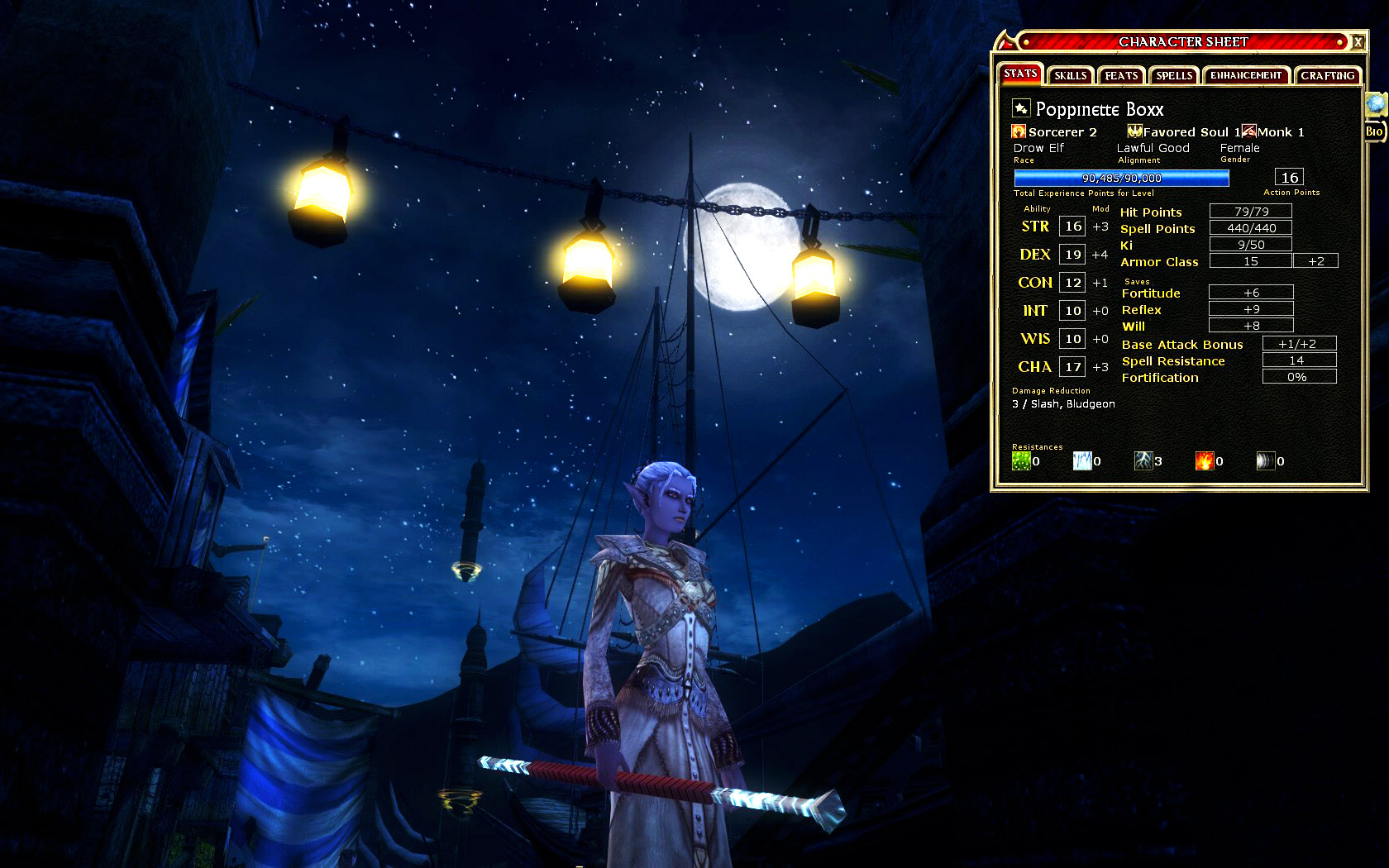This screenshot has width=1389, height=868.
Task: Select the Spells tab
Action: (1174, 75)
